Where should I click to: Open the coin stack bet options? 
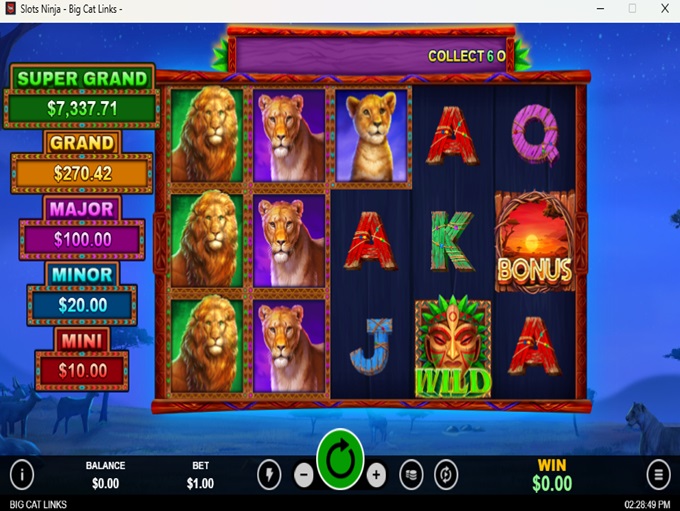410,475
